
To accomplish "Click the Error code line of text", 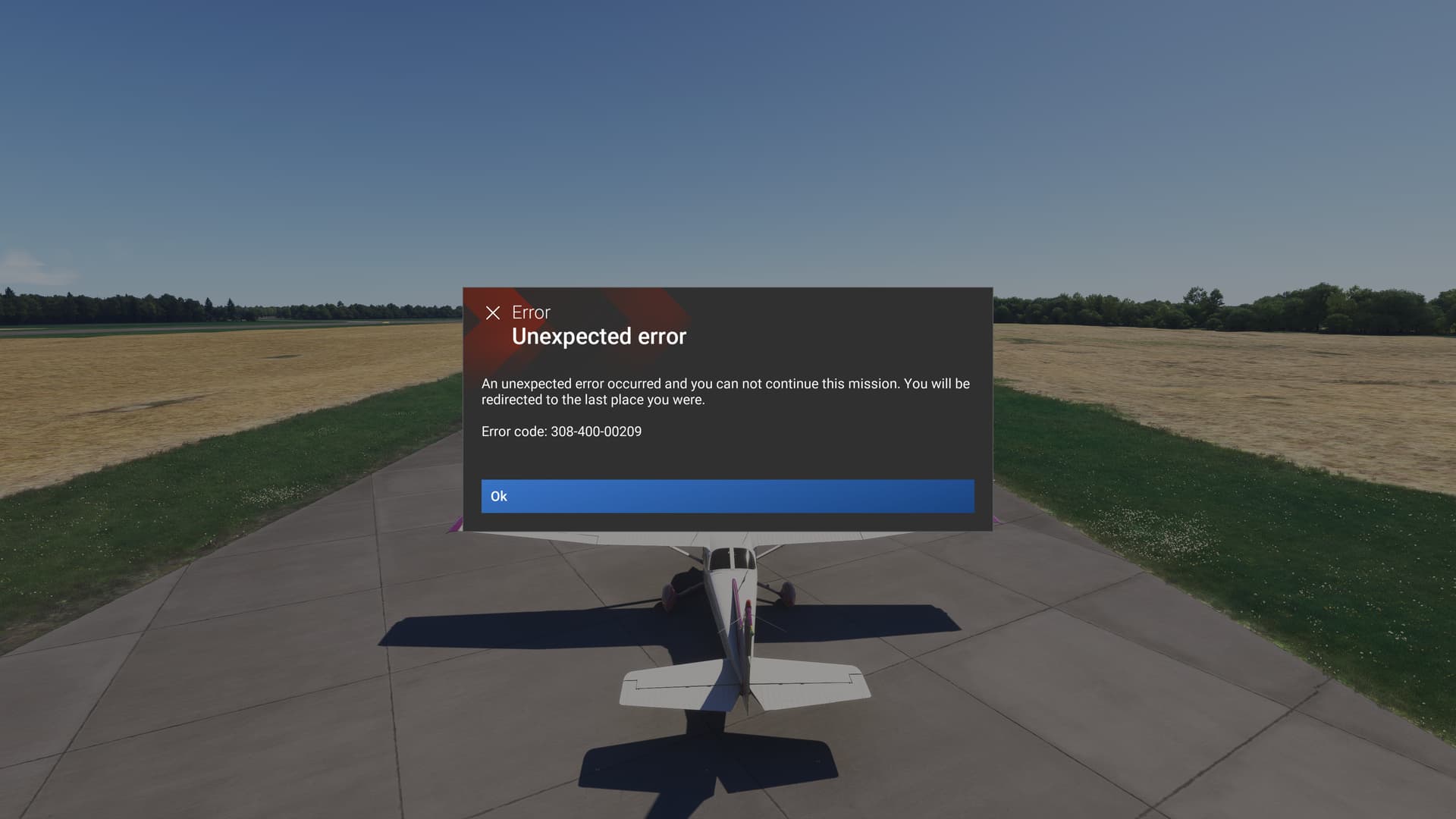I will click(561, 431).
